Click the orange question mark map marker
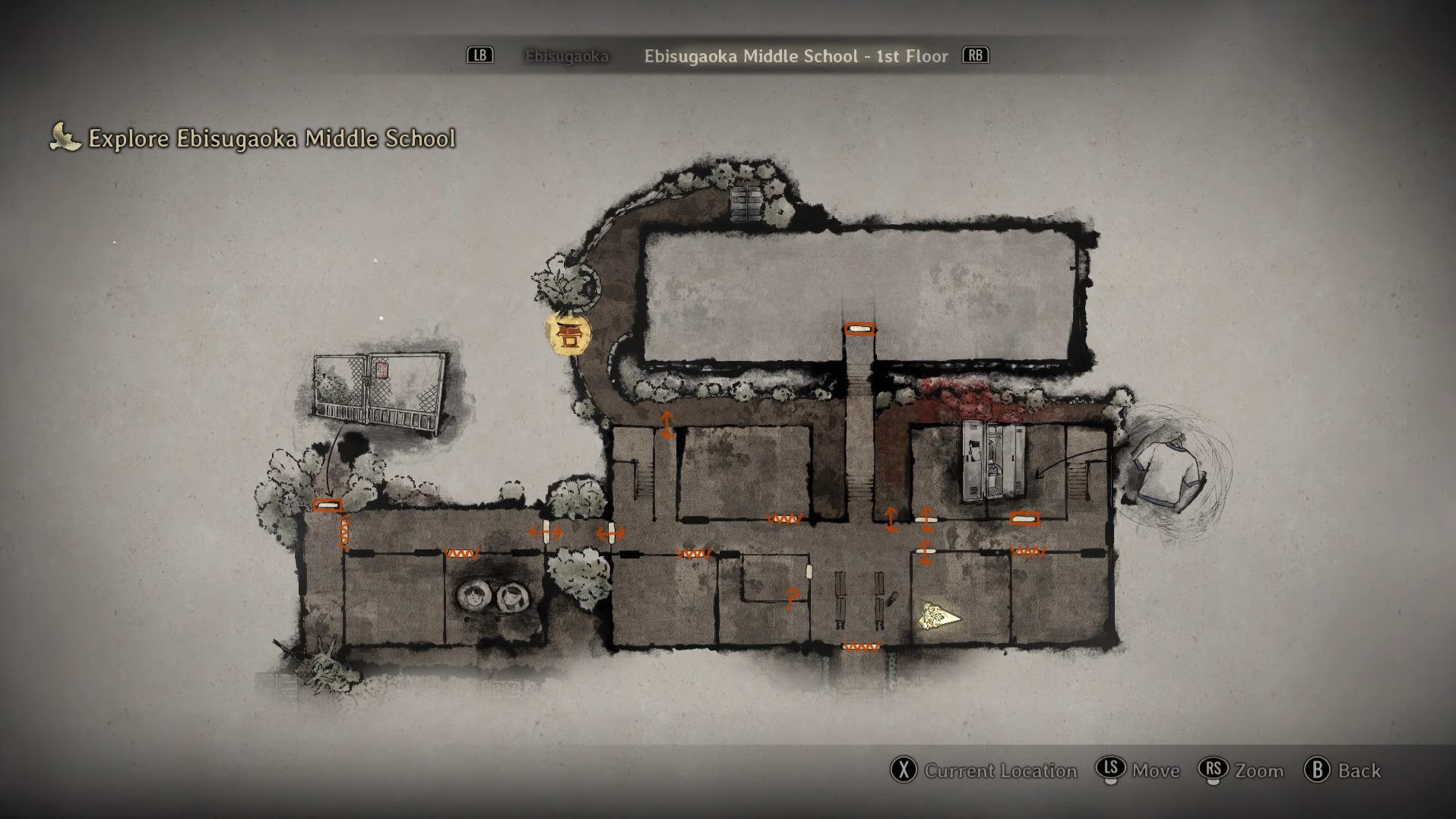The width and height of the screenshot is (1456, 819). [792, 599]
